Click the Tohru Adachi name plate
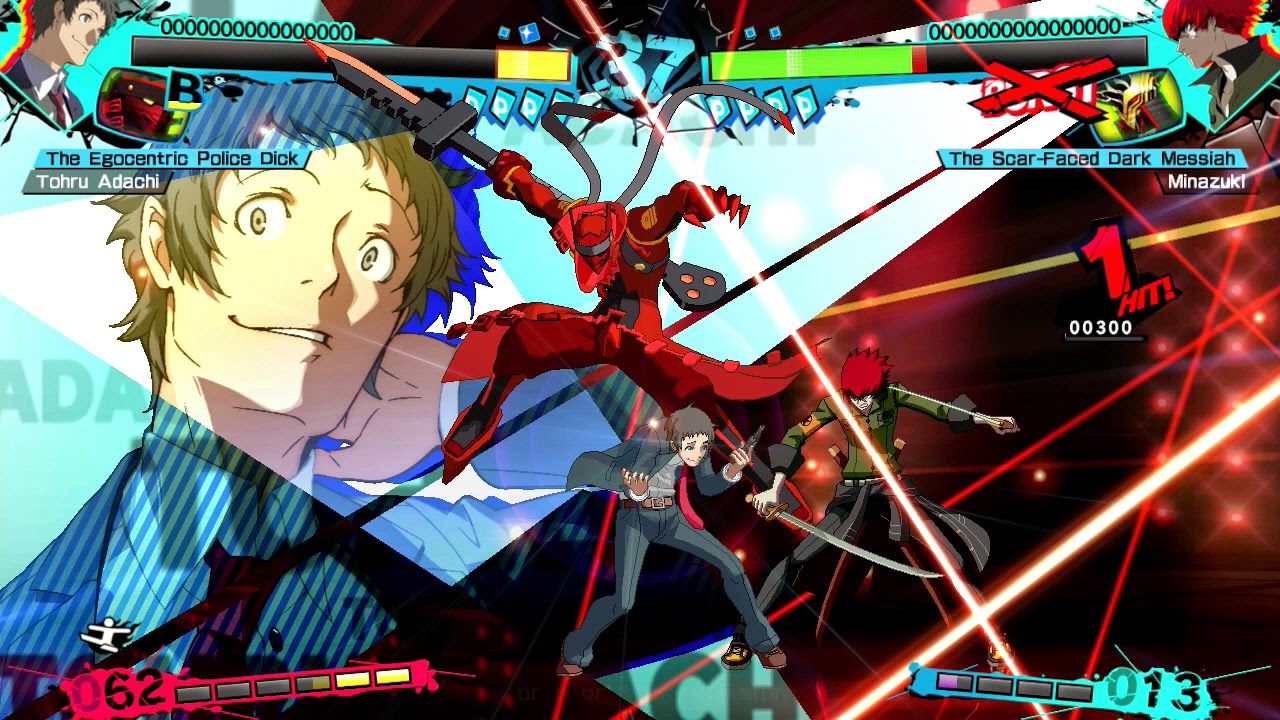 (x=97, y=181)
